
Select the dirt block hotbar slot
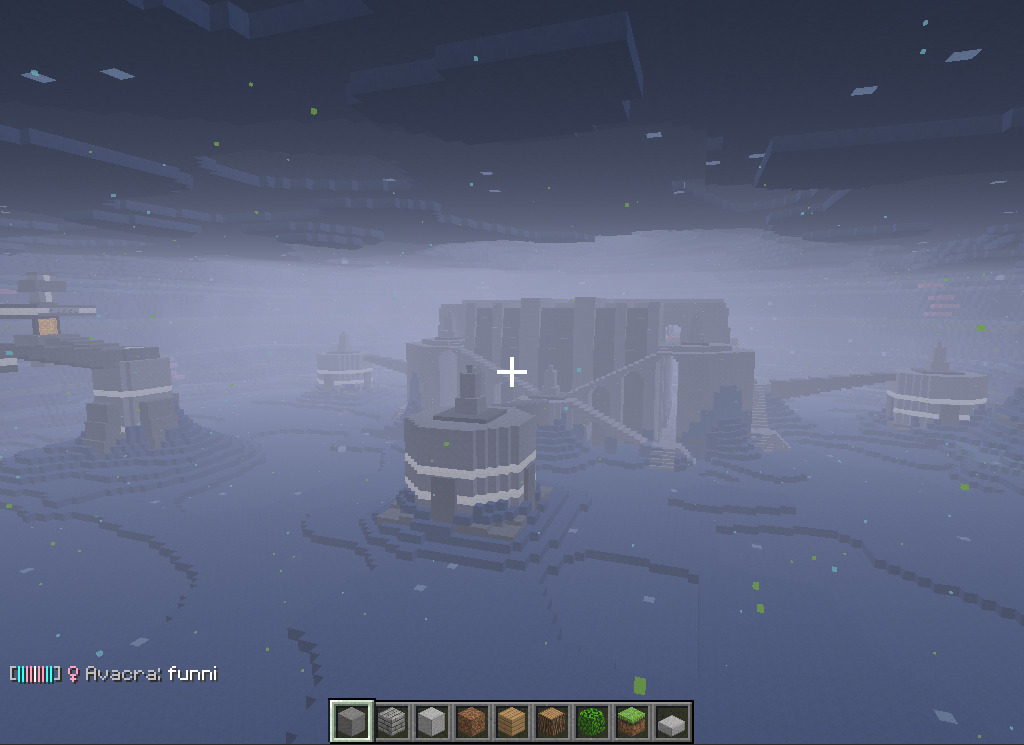pyautogui.click(x=472, y=721)
